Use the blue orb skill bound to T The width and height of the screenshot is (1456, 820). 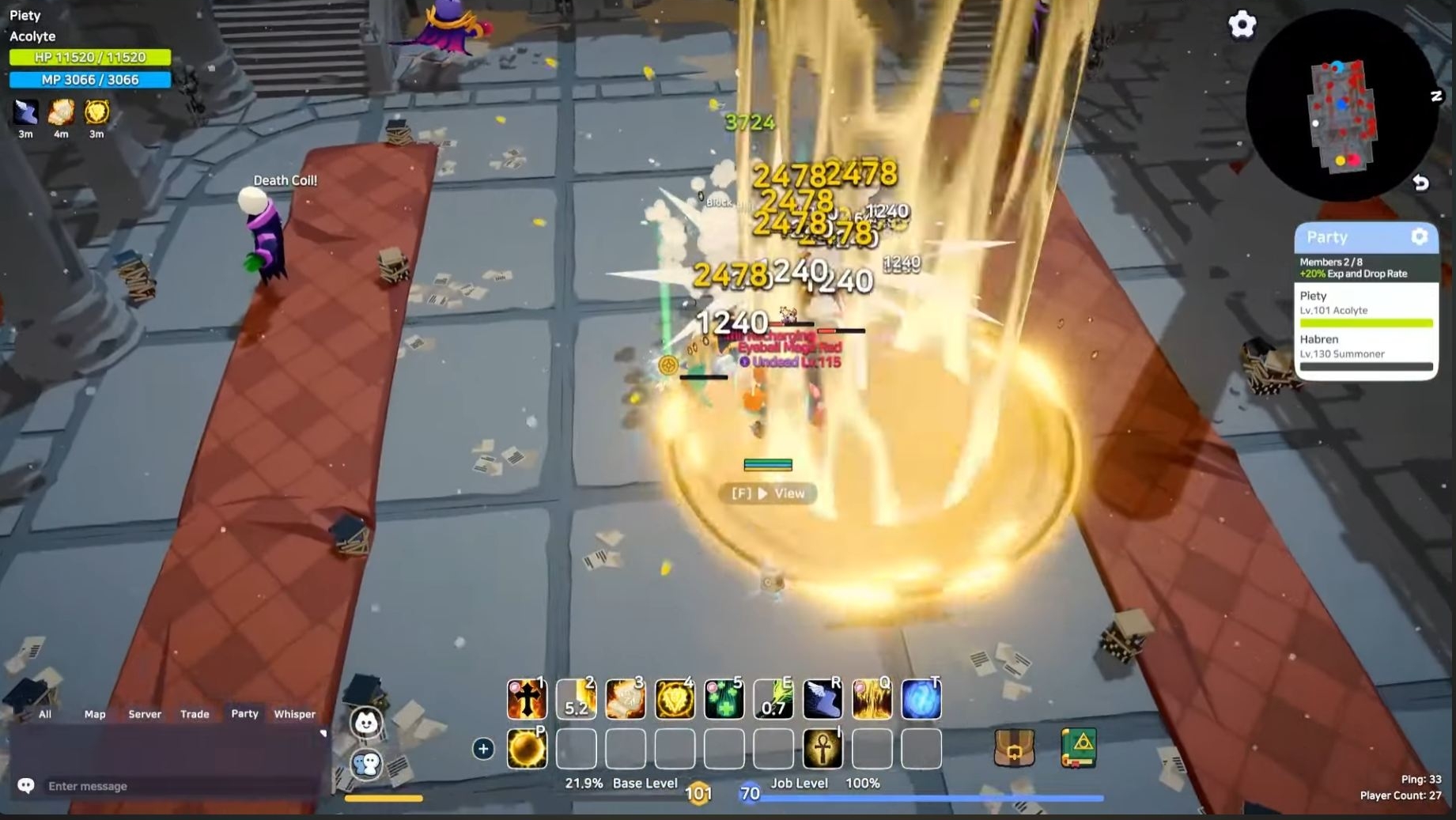click(x=921, y=699)
